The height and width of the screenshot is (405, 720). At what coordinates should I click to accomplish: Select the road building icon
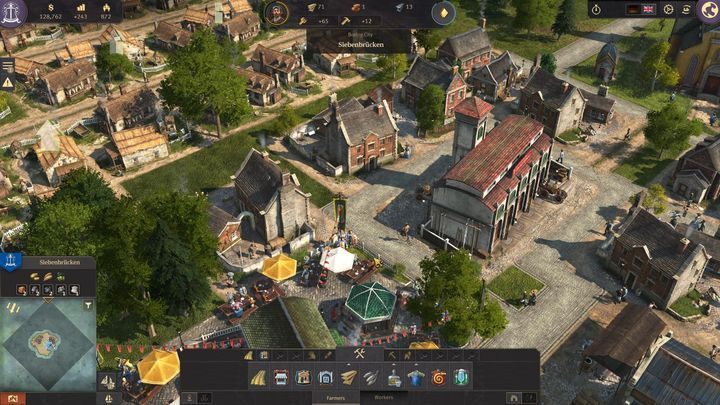pos(258,377)
